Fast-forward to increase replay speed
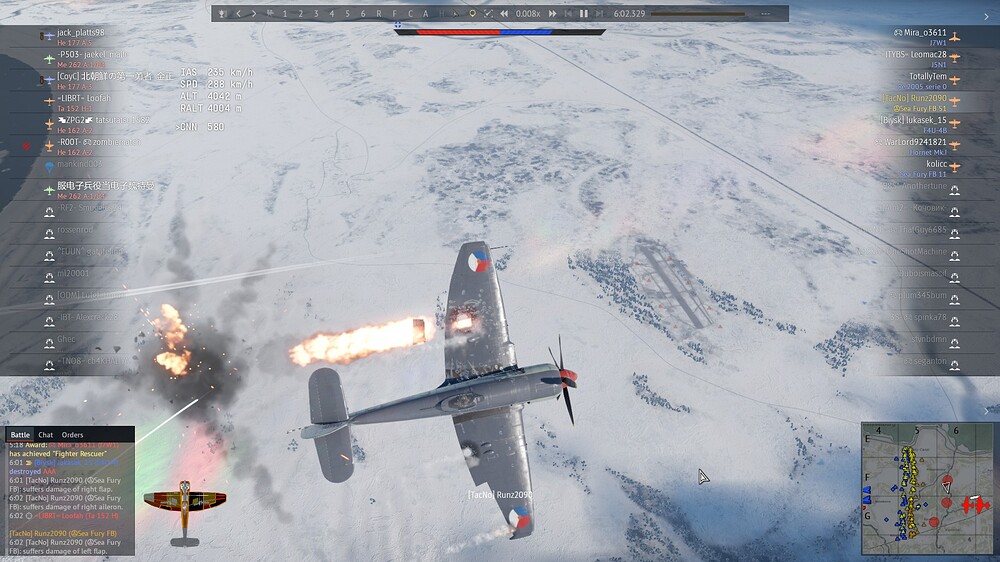The height and width of the screenshot is (562, 1000). click(x=555, y=14)
